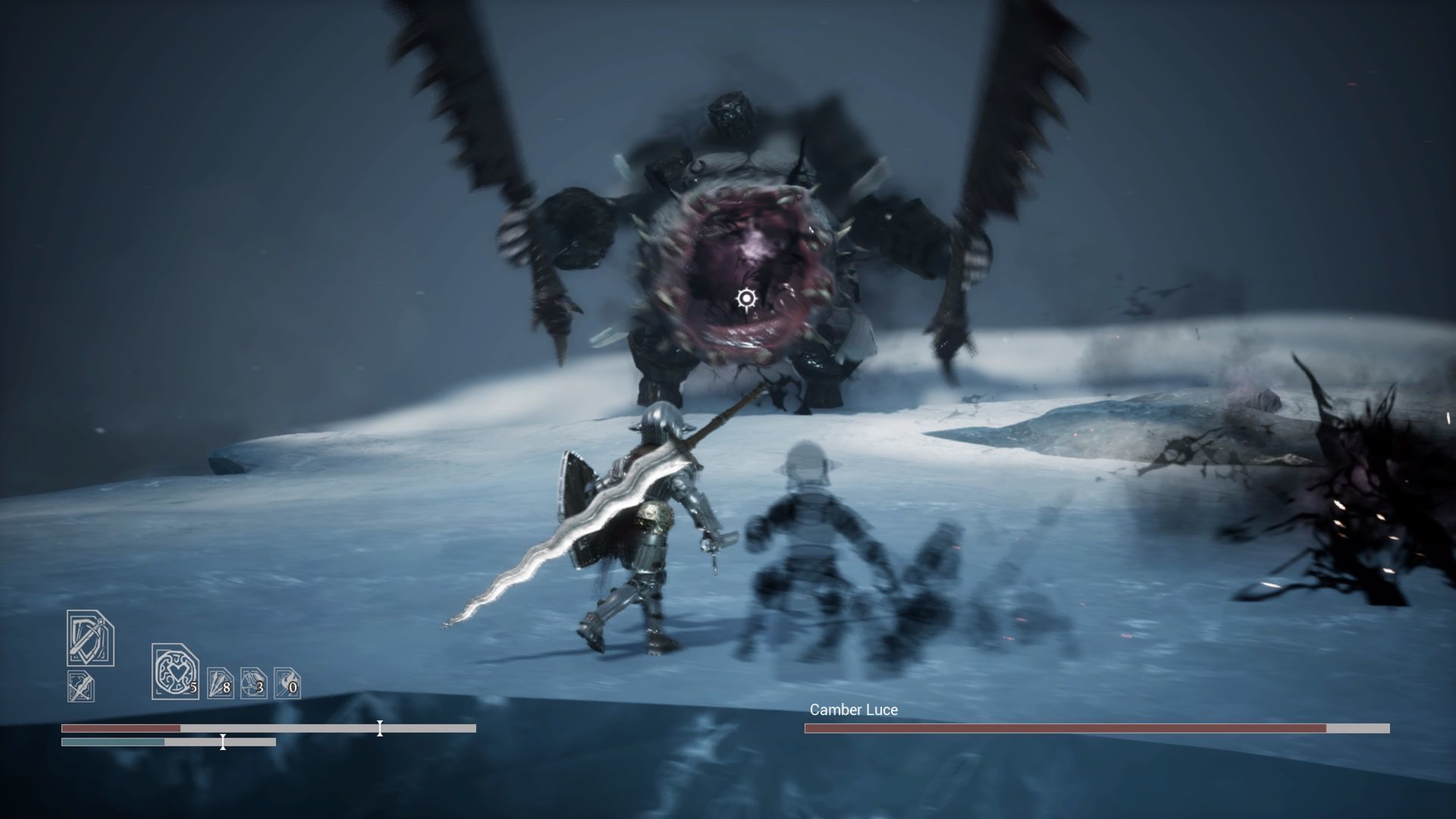This screenshot has width=1456, height=819.
Task: Select the sword and shield weapon set icon
Action: coord(89,638)
